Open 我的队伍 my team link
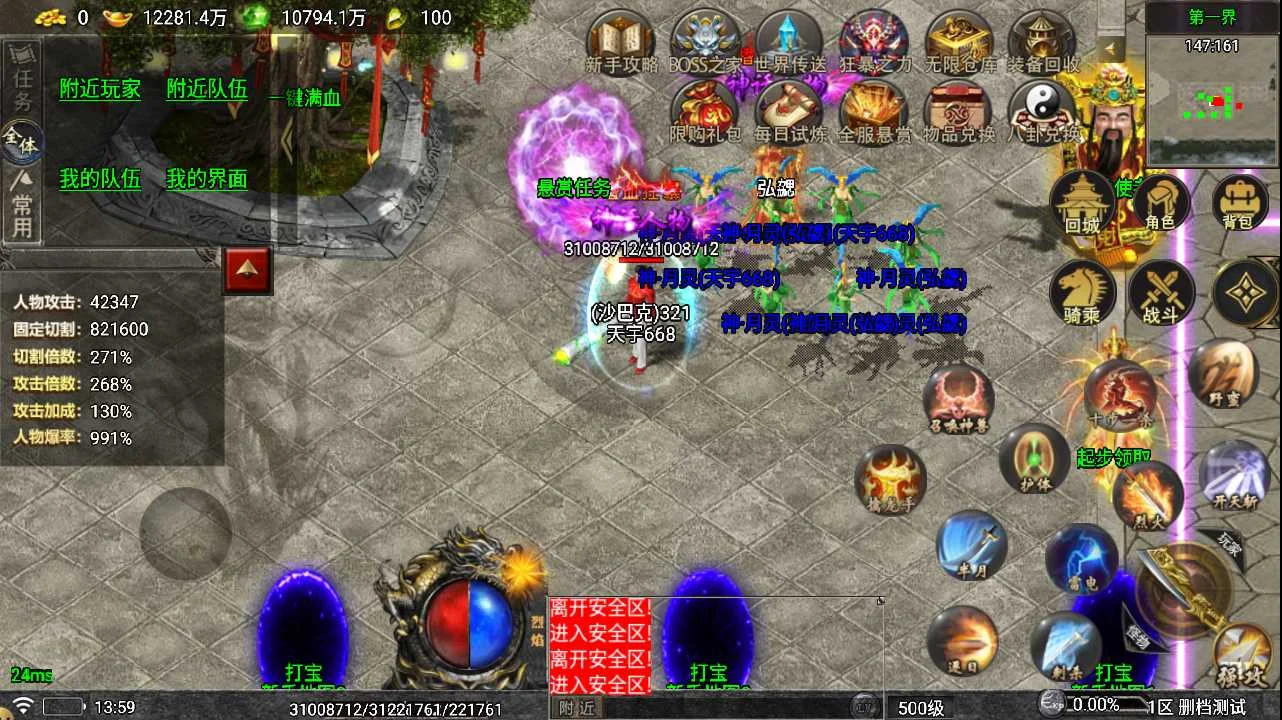 (100, 179)
